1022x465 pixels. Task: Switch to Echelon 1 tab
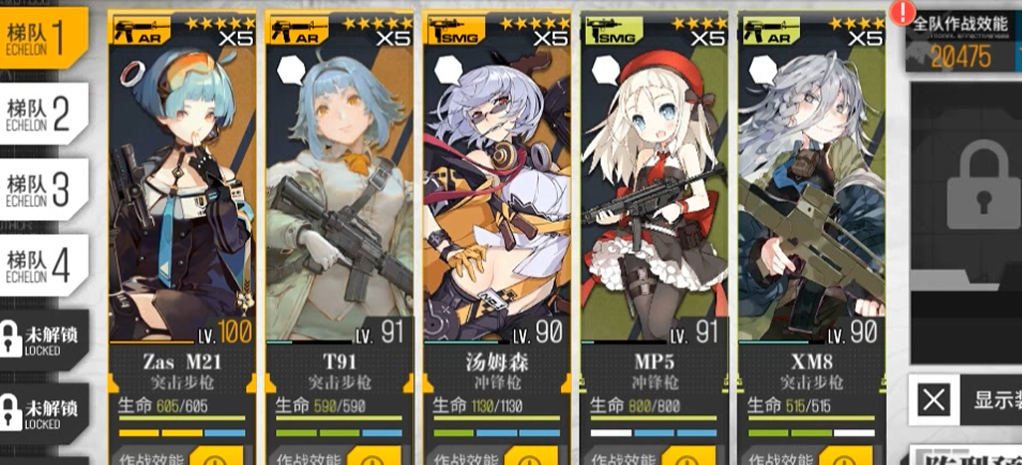pyautogui.click(x=43, y=37)
